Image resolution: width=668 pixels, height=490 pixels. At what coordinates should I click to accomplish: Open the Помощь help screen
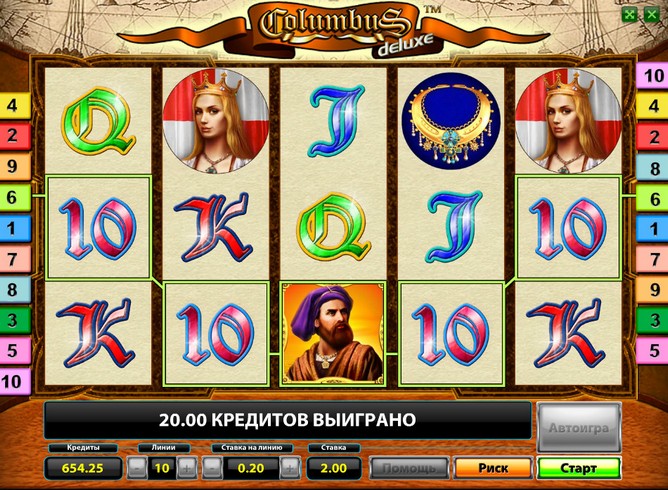pyautogui.click(x=410, y=467)
